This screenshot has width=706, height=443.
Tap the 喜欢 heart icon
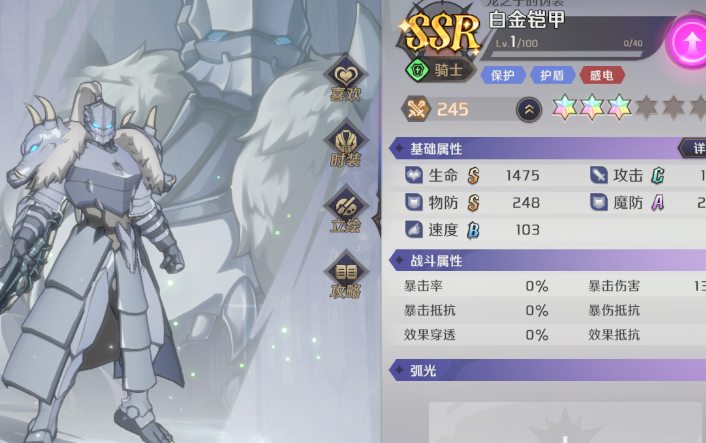[347, 78]
